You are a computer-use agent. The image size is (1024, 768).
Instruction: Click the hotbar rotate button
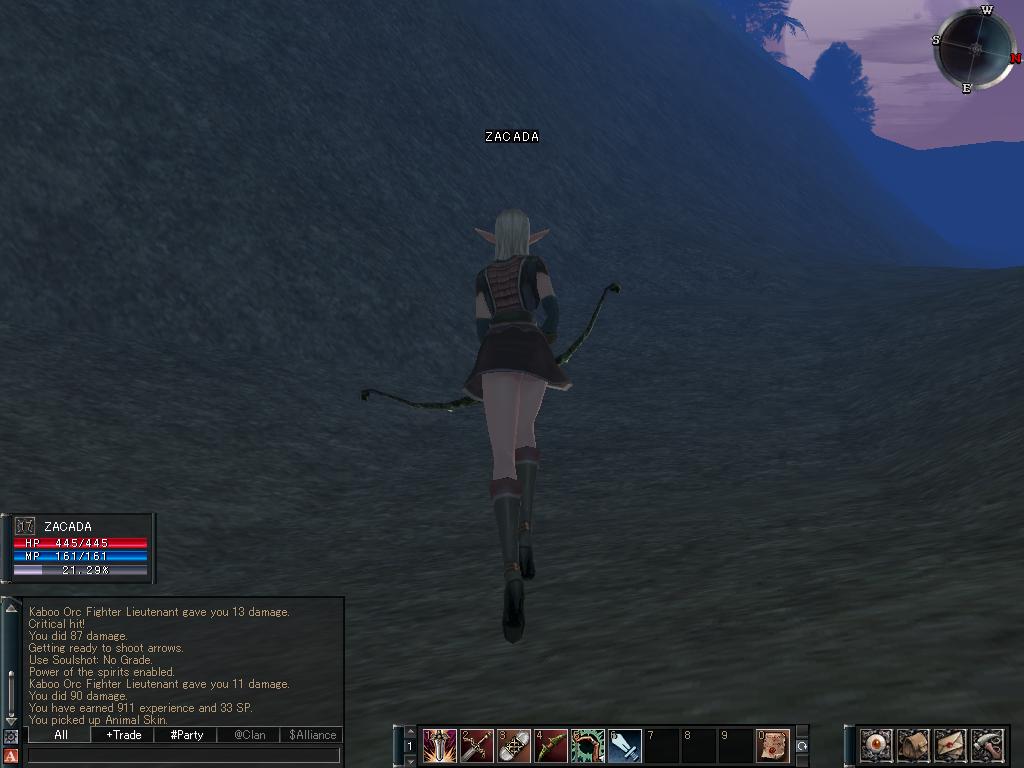[x=801, y=746]
